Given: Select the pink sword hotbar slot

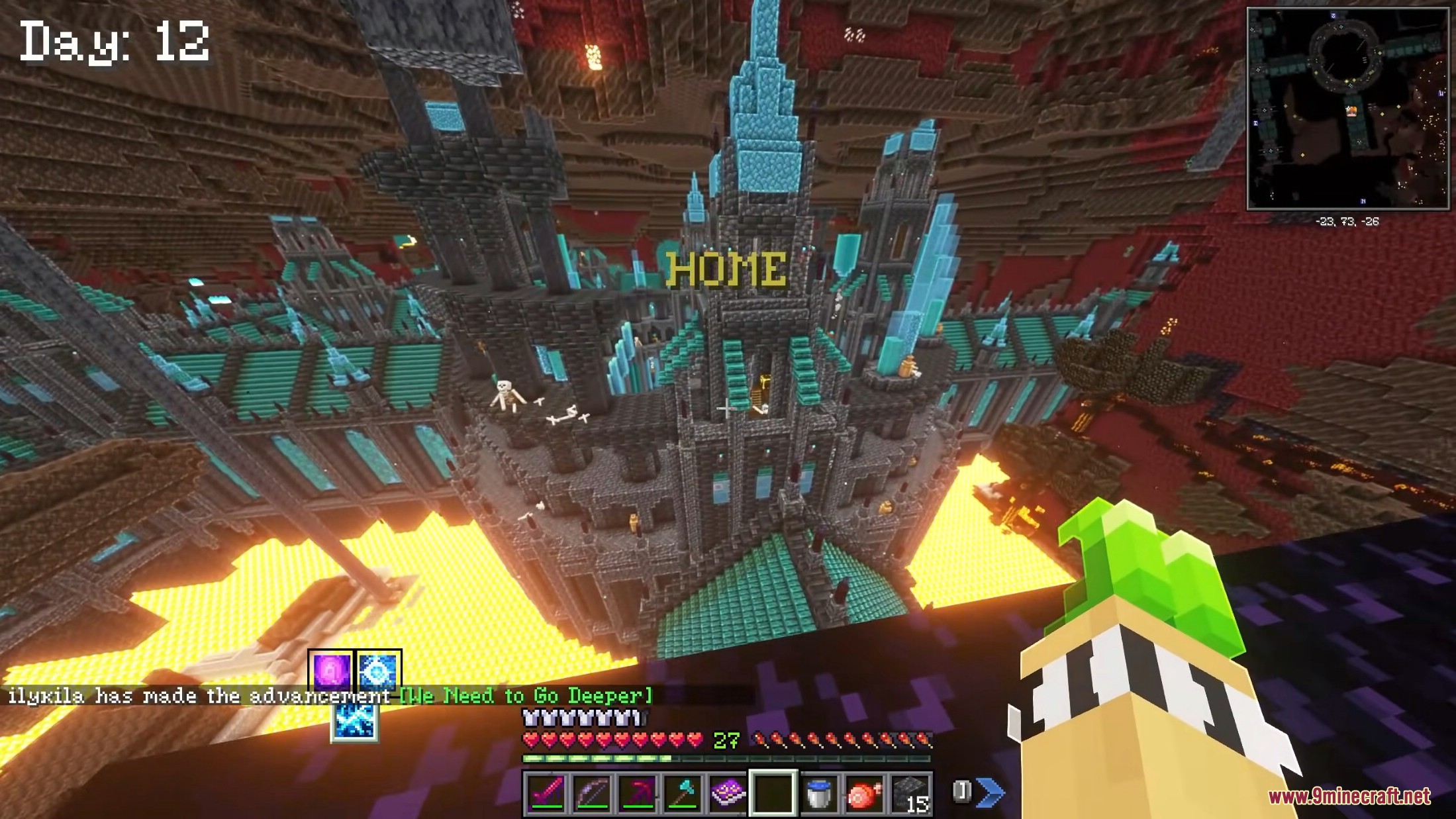Looking at the screenshot, I should 547,793.
